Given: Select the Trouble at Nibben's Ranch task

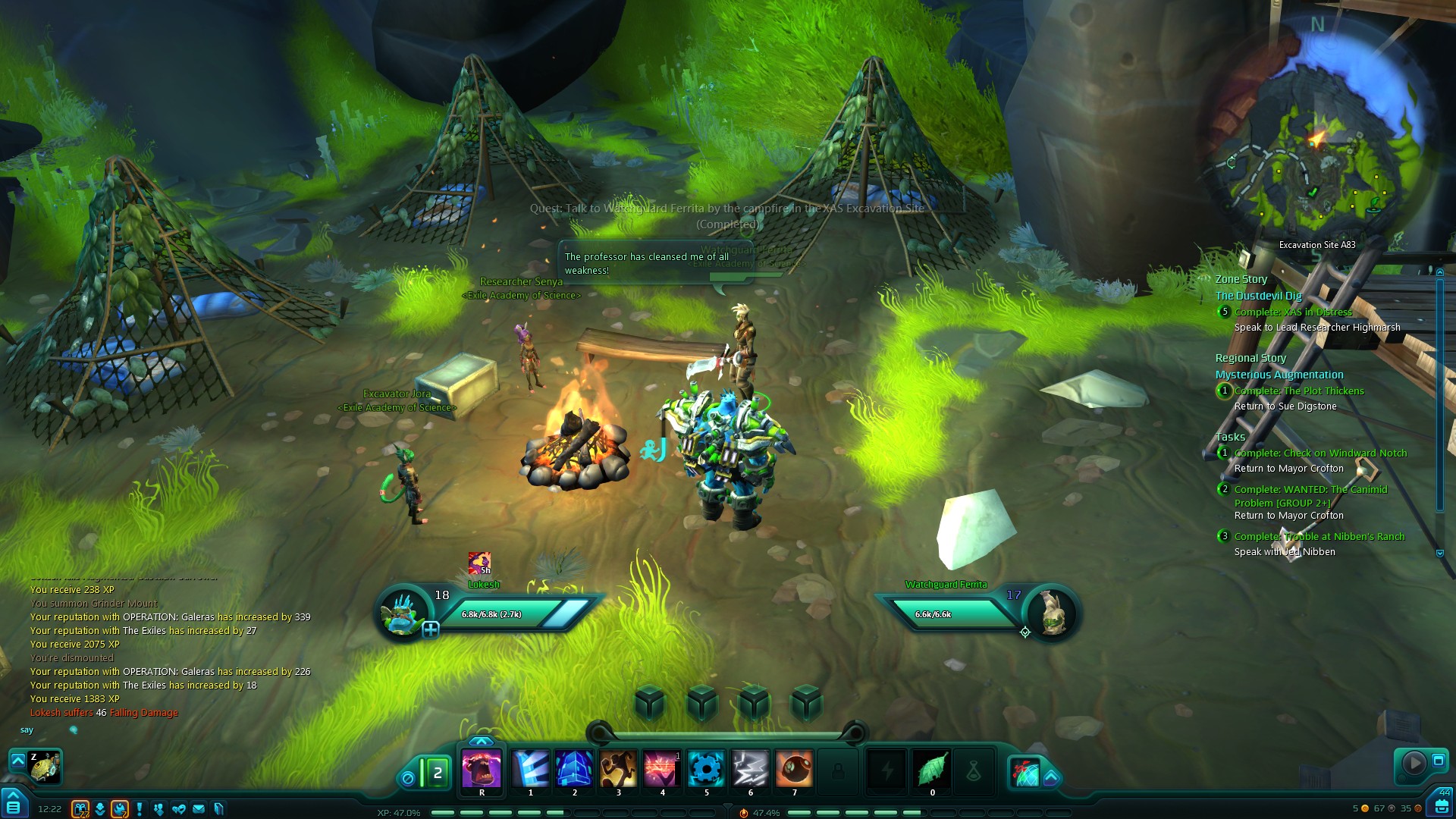Looking at the screenshot, I should tap(1319, 536).
